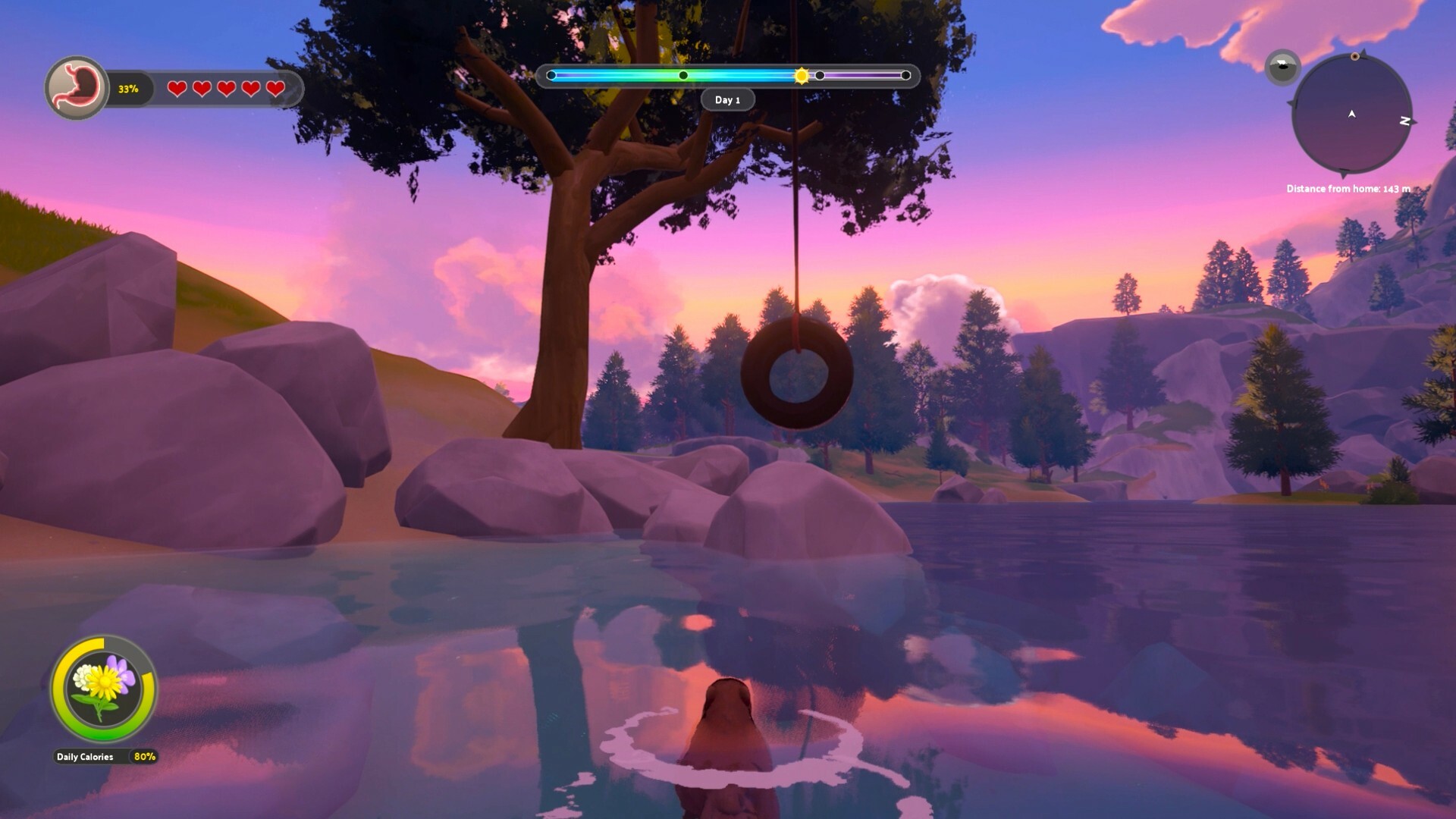
Task: Toggle the Day 1 label visibility
Action: click(728, 99)
